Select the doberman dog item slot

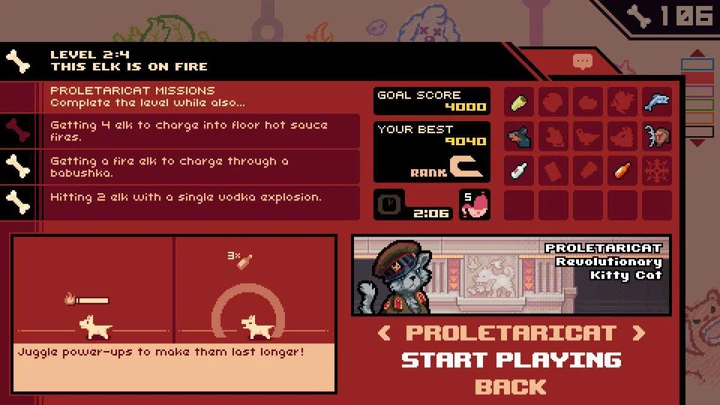point(519,136)
